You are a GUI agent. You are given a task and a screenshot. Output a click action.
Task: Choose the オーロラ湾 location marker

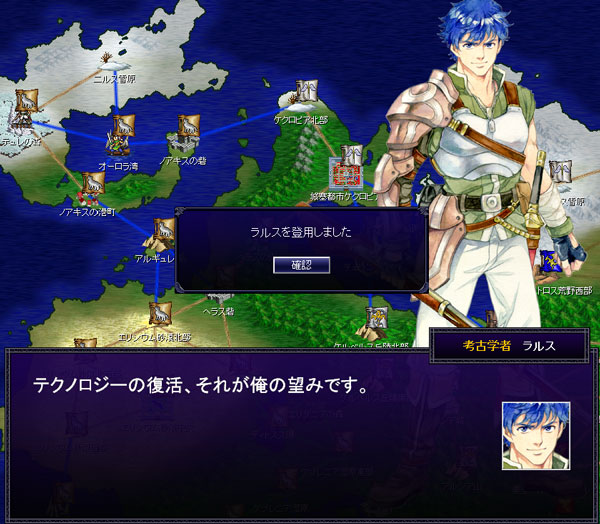pos(123,130)
